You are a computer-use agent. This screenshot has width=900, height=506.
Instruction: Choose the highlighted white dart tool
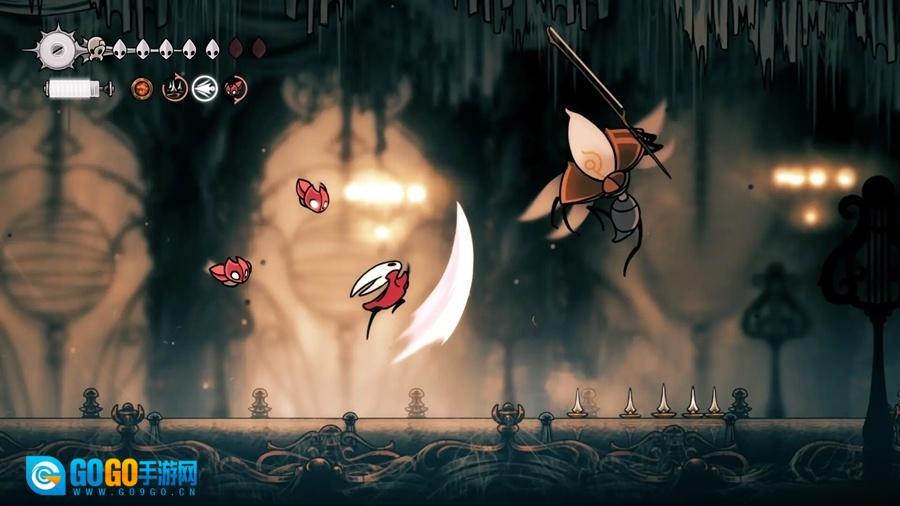(x=206, y=89)
